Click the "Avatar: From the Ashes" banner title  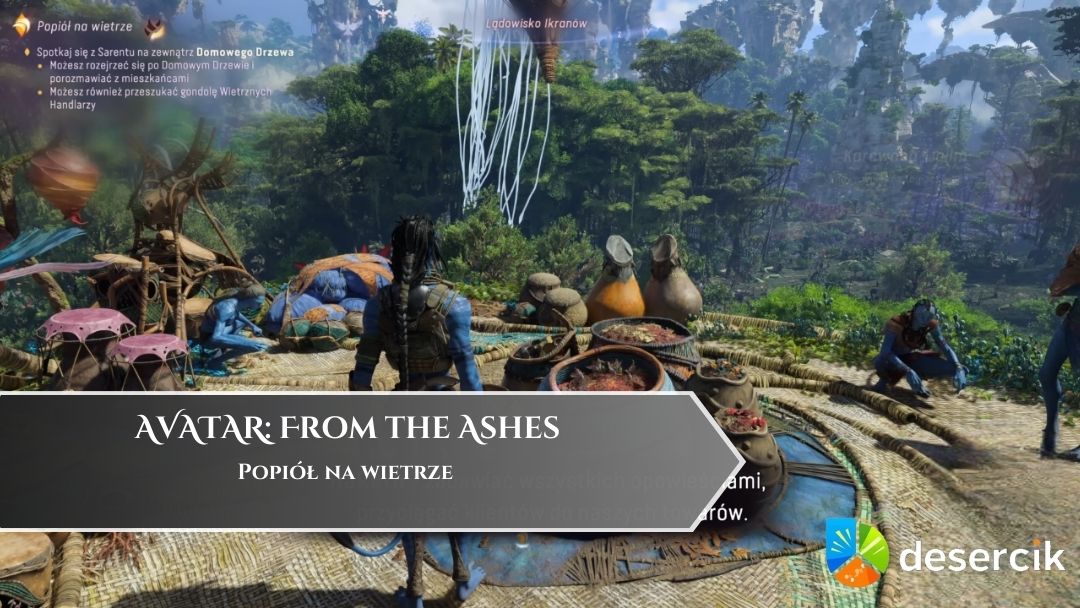346,429
